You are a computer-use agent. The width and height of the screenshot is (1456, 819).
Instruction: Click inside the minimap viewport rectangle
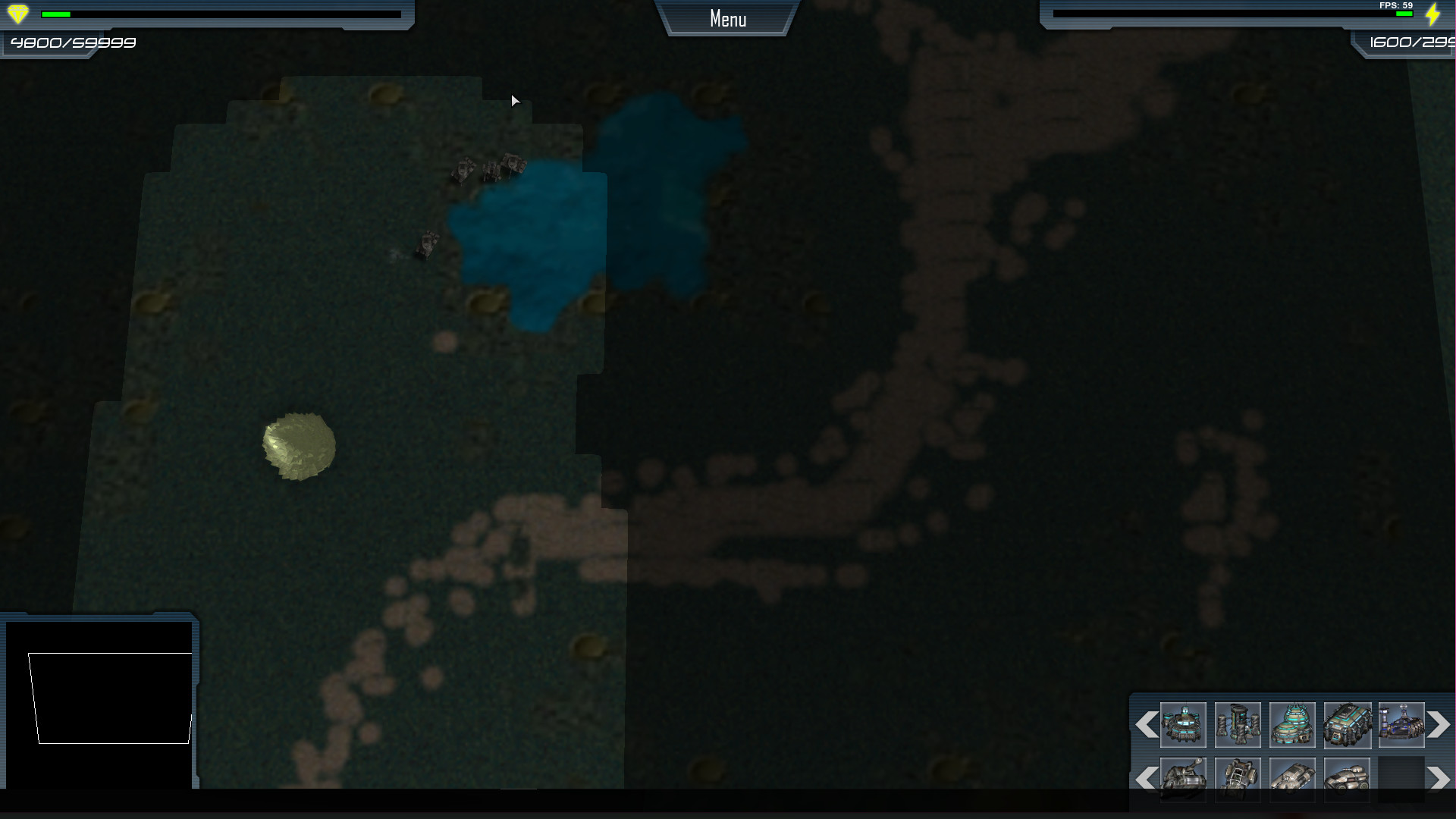pyautogui.click(x=110, y=698)
